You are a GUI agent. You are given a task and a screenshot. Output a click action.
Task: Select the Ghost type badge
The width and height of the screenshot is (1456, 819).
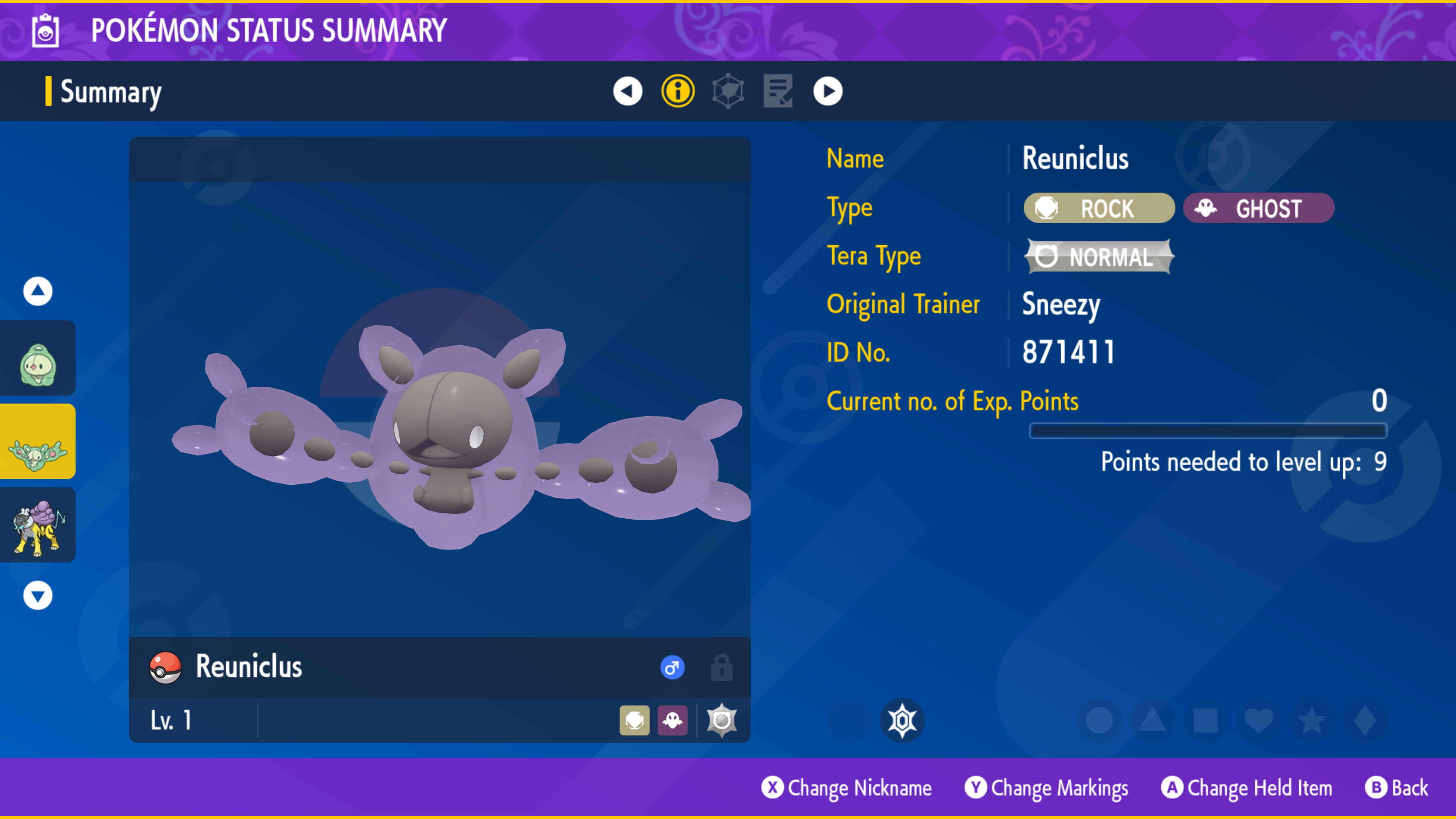(1258, 208)
